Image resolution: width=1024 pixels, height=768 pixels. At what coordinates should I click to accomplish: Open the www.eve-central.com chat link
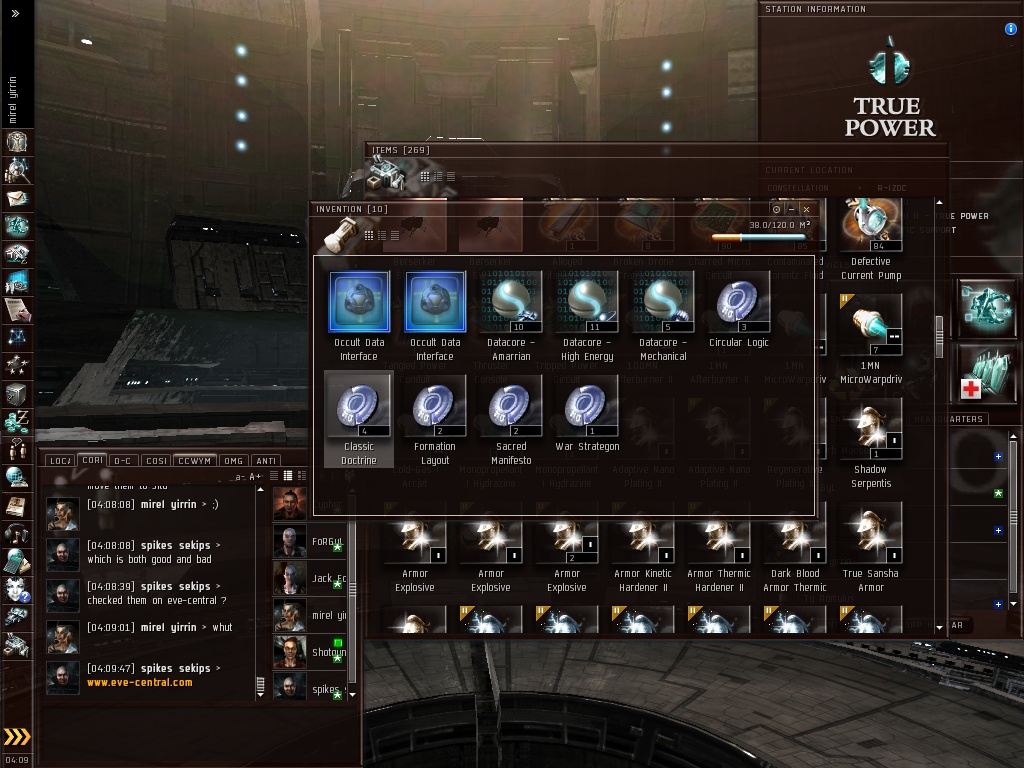coord(139,683)
